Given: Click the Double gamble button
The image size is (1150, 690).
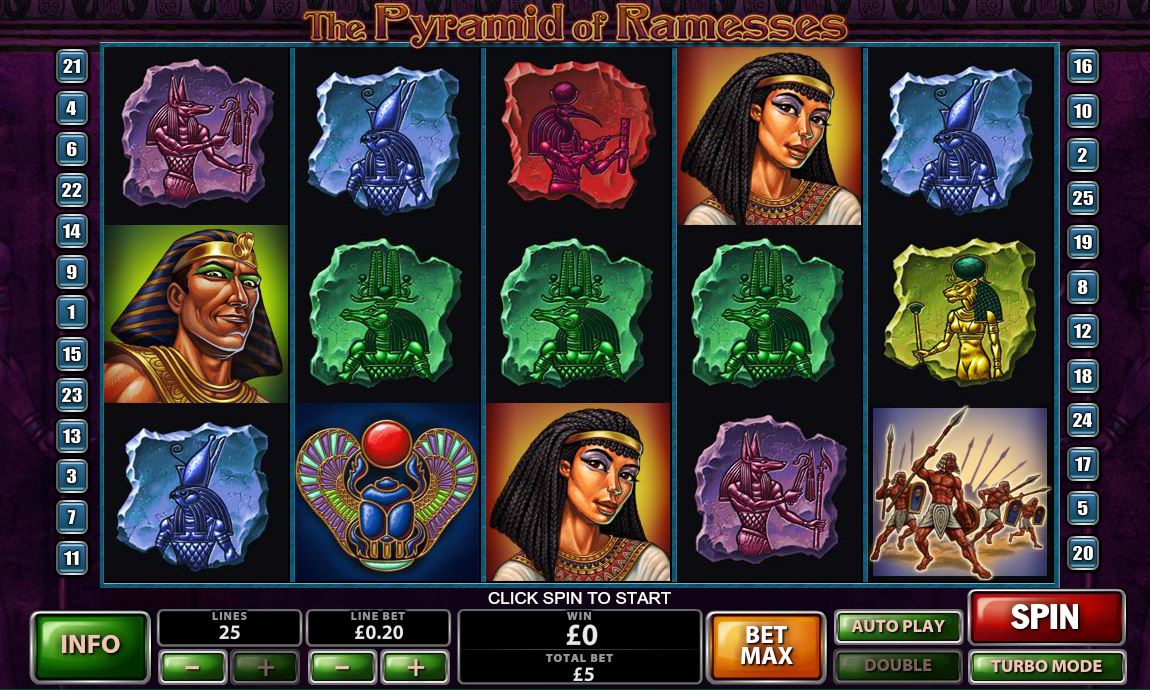Looking at the screenshot, I should coord(897,666).
